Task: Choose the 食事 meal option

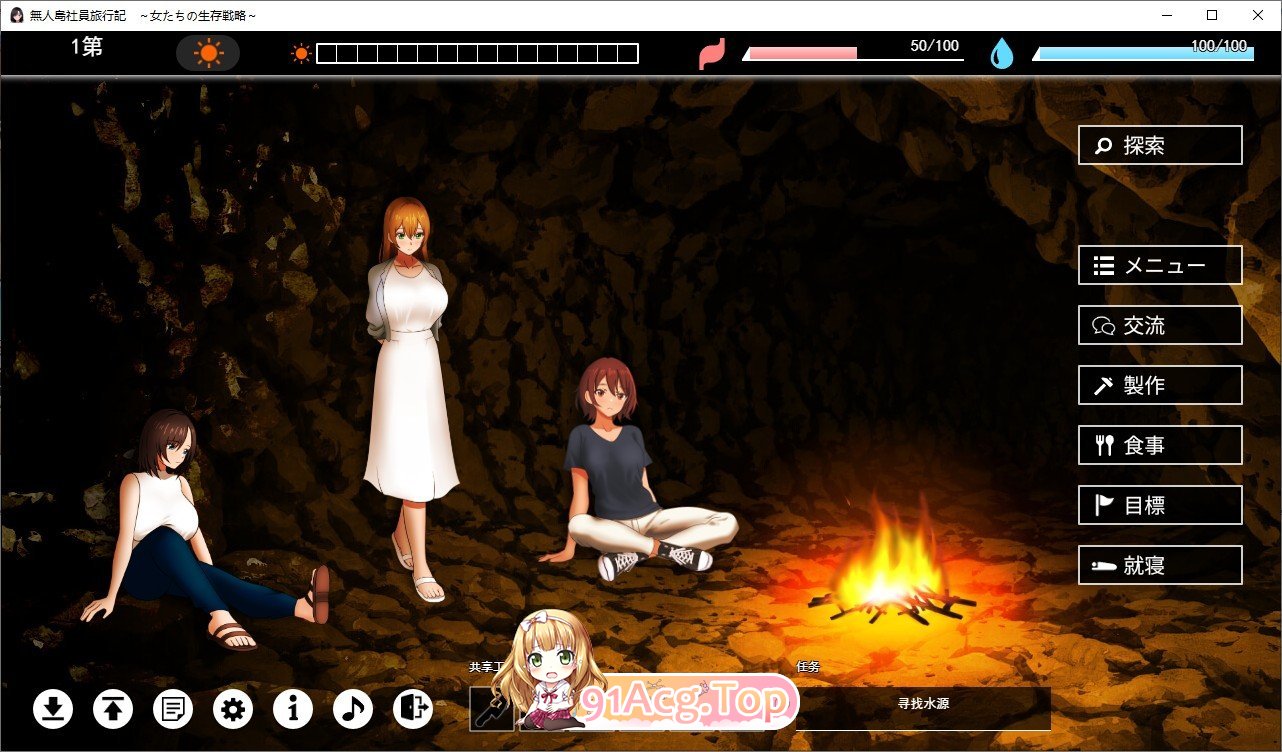Action: click(1160, 446)
